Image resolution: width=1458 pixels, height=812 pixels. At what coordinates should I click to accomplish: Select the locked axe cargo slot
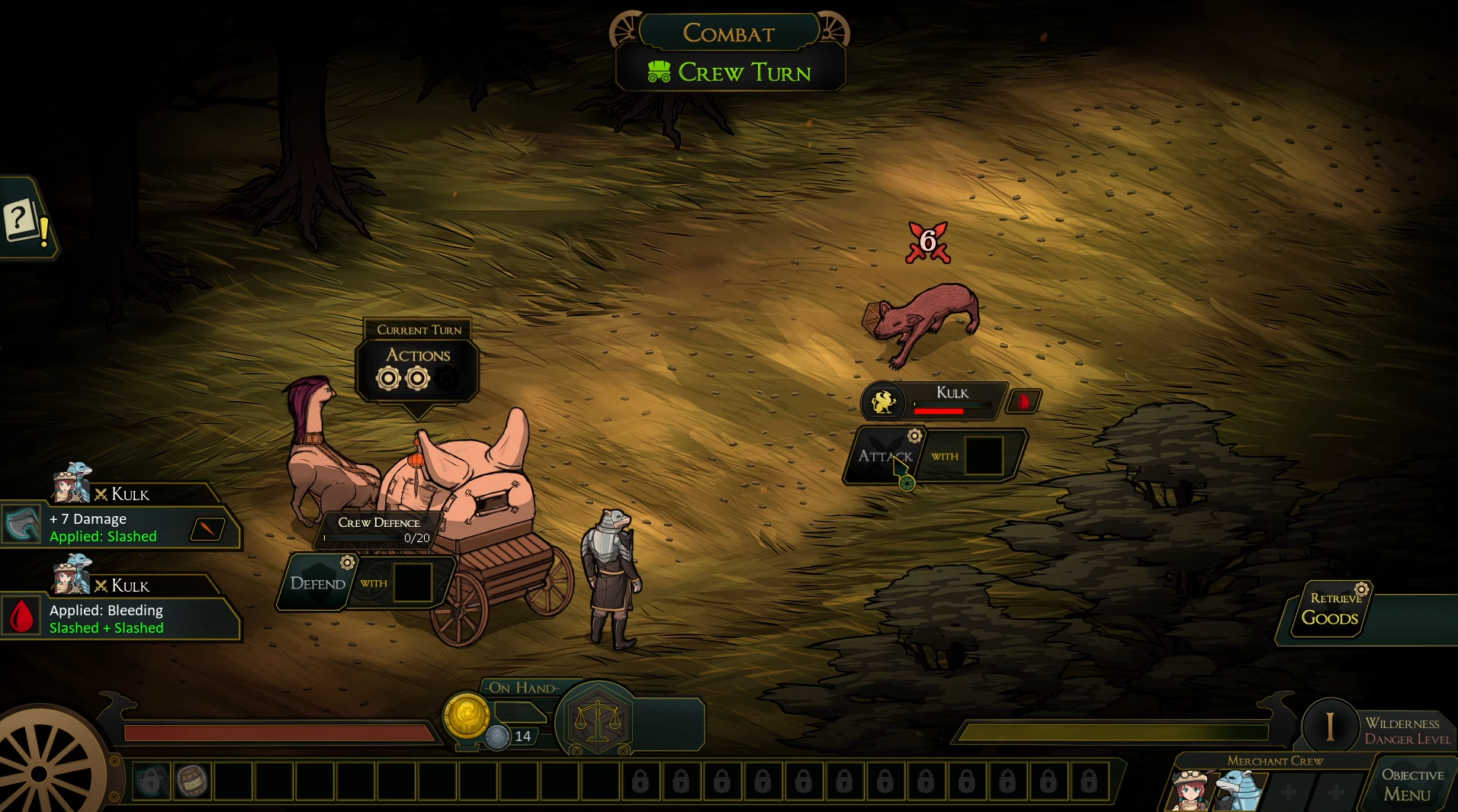pyautogui.click(x=151, y=781)
